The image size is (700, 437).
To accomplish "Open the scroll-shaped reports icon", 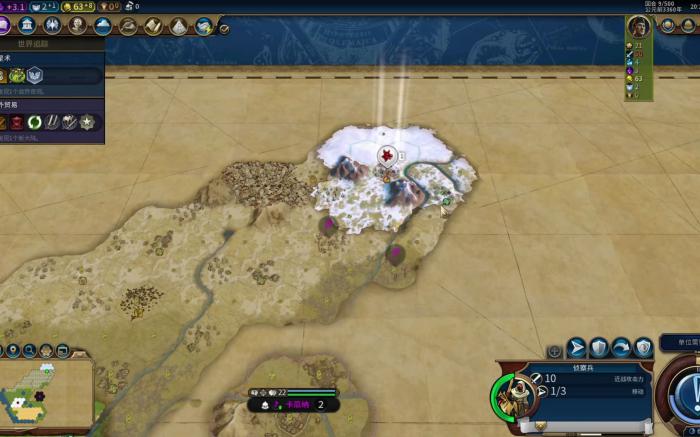I will click(154, 26).
